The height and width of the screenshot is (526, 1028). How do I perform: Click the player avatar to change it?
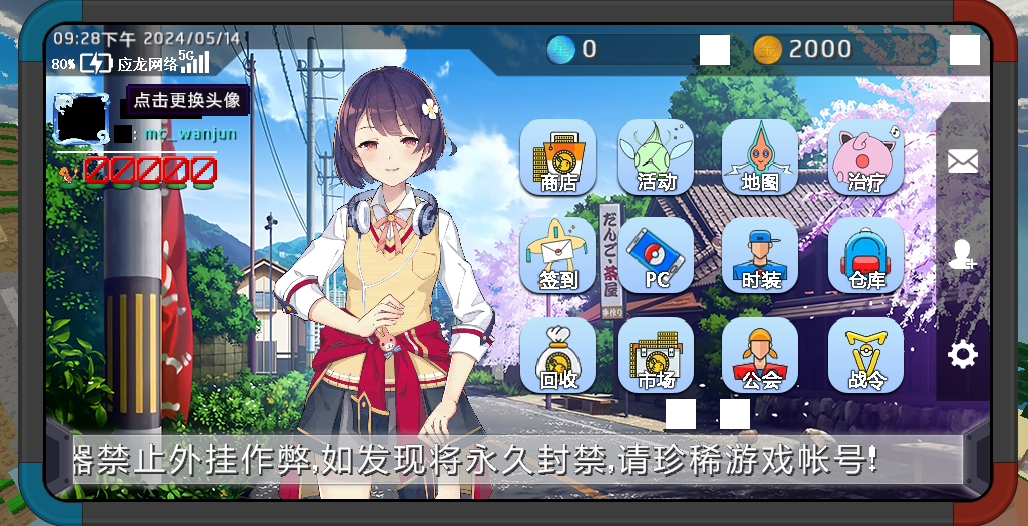point(80,120)
